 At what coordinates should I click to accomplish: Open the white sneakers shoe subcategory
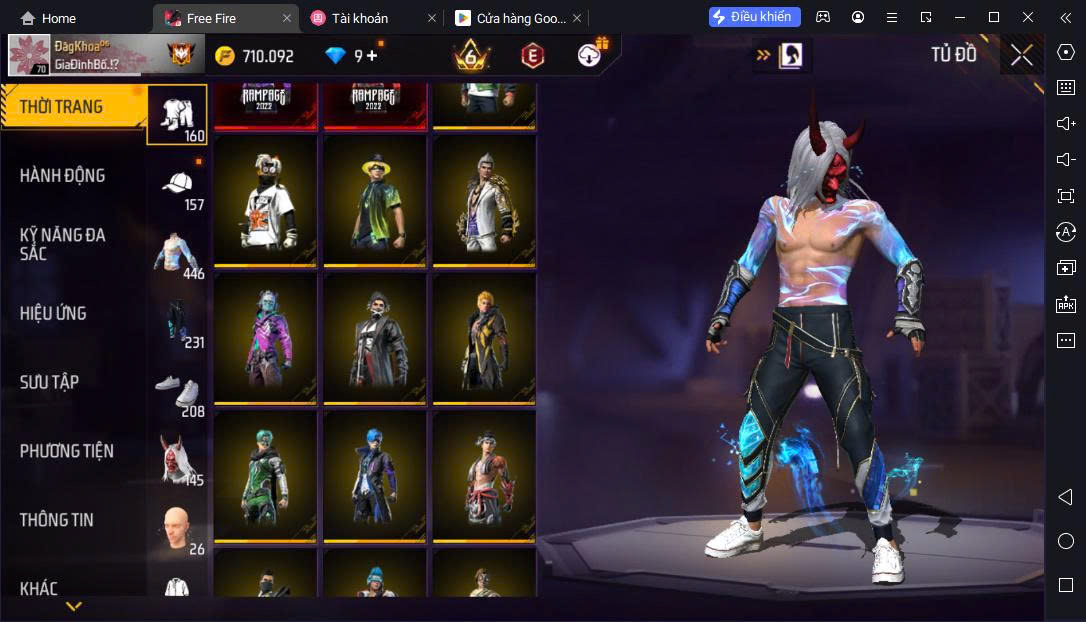click(x=178, y=393)
